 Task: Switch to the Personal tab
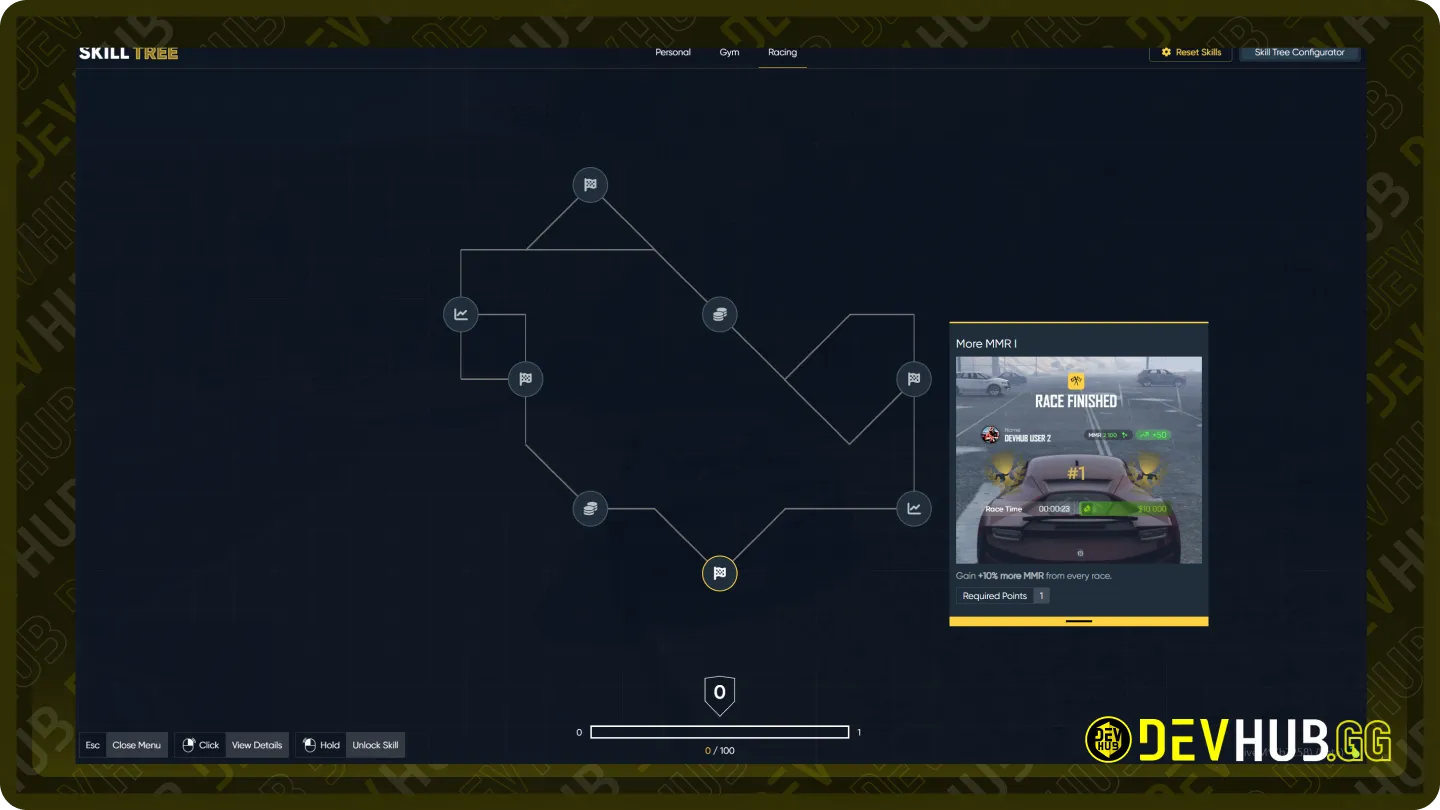pos(673,53)
